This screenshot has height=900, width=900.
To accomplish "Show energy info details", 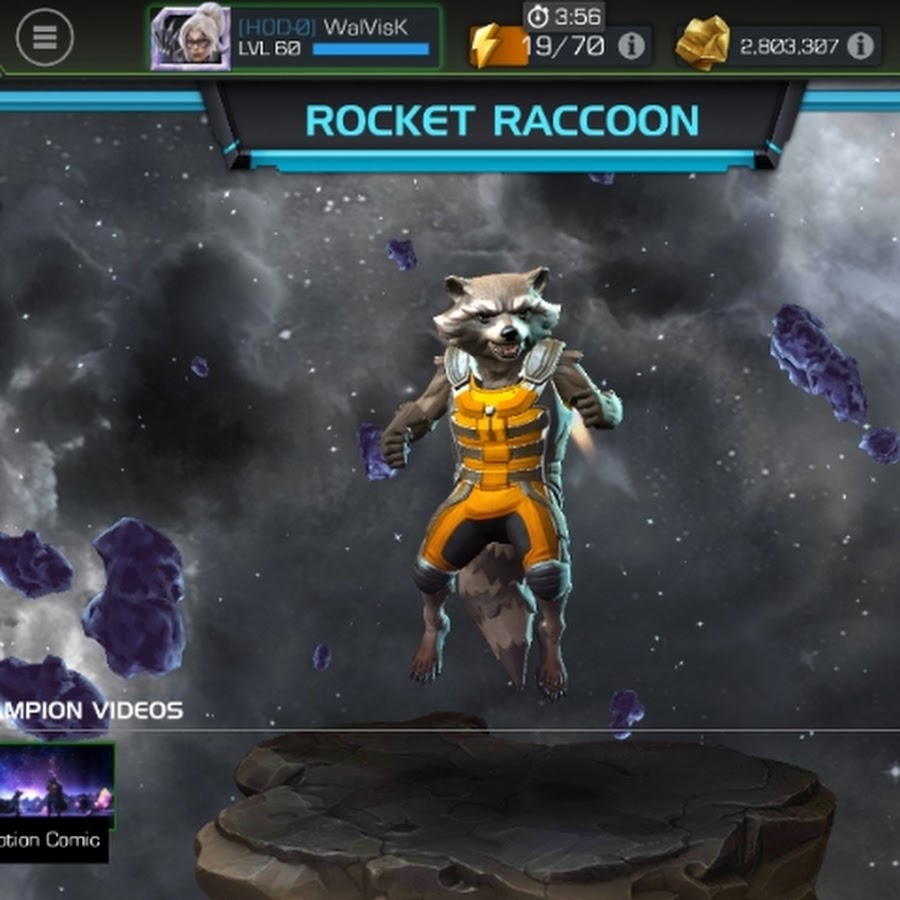I will (631, 46).
